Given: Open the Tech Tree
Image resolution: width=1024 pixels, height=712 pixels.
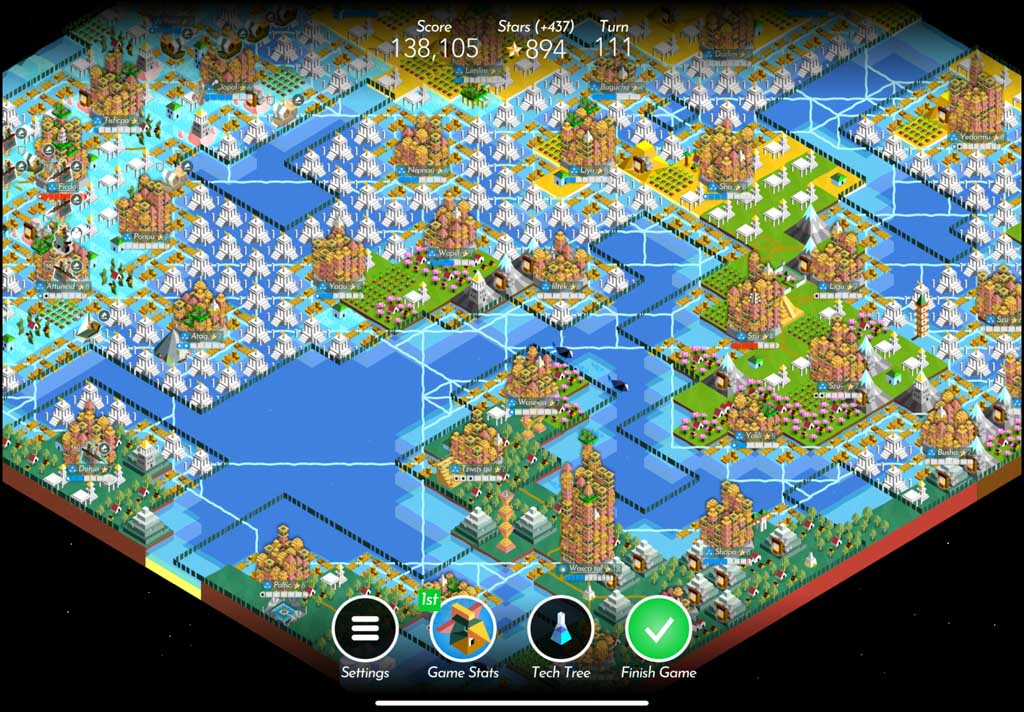Looking at the screenshot, I should tap(561, 629).
